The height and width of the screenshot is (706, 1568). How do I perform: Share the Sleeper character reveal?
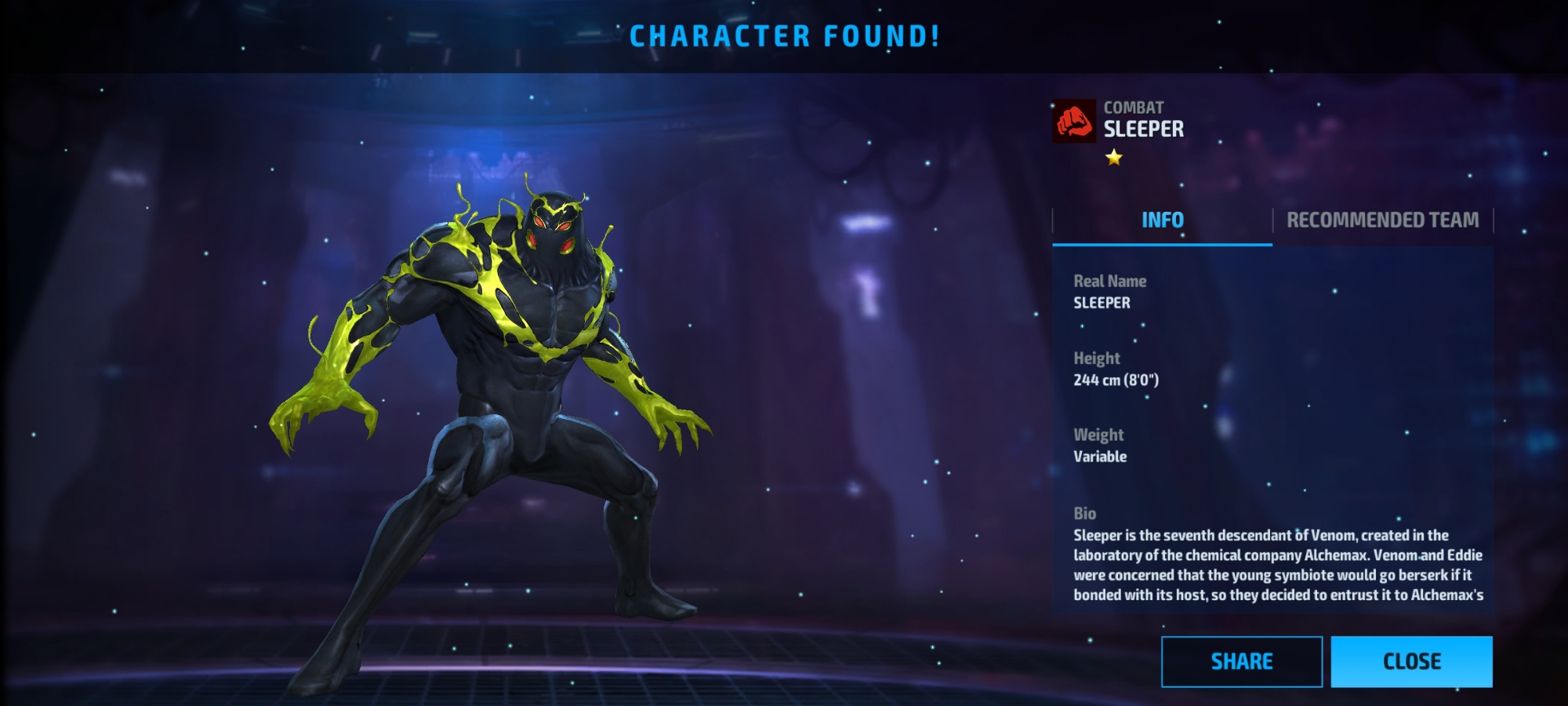coord(1241,661)
